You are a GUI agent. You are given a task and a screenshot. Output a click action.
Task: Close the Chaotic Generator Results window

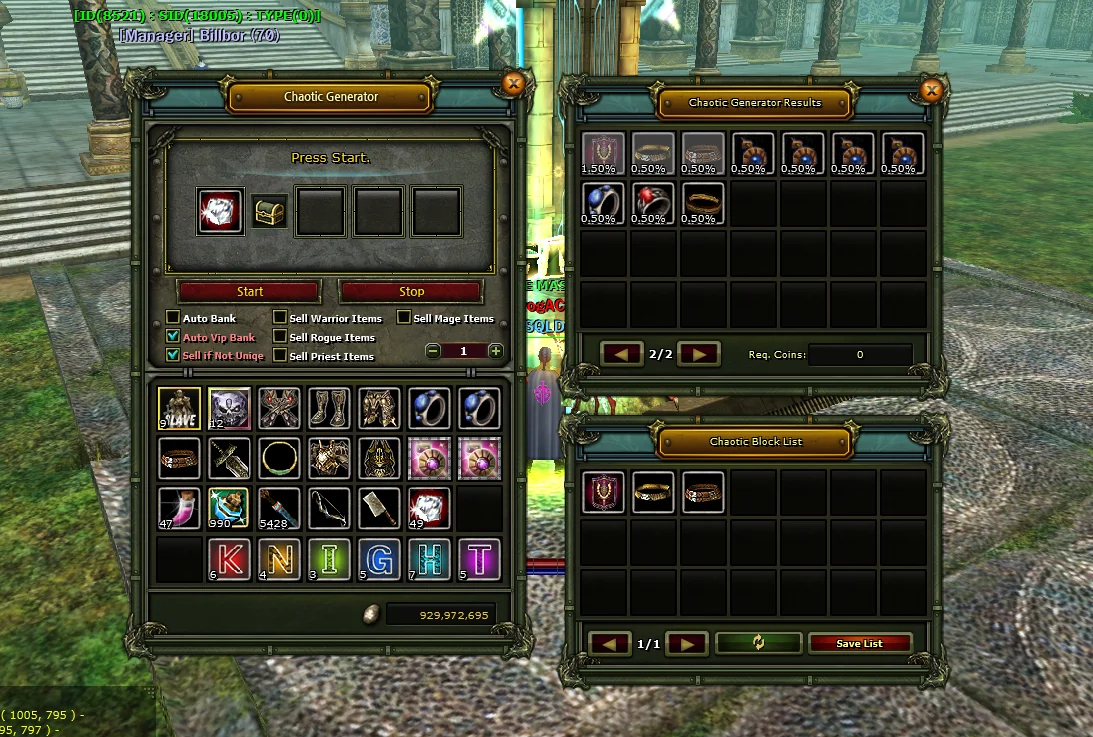931,91
